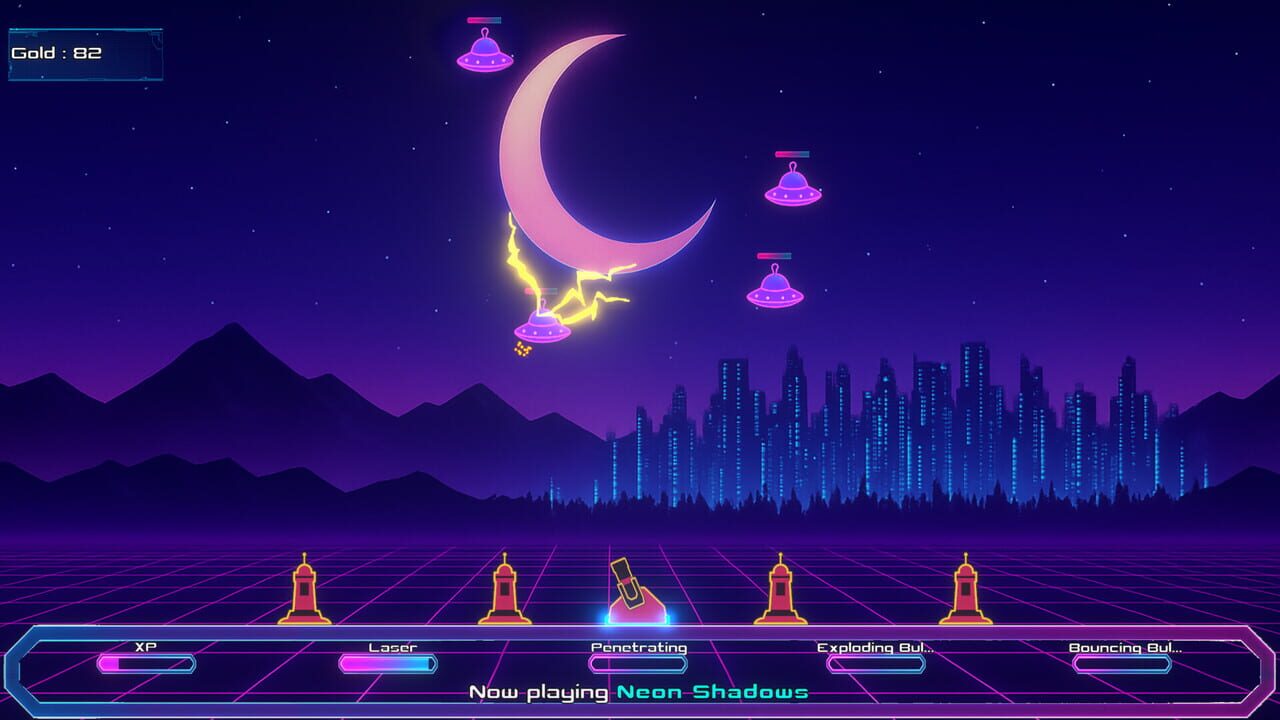Click the Neon Shadows track name

[x=712, y=691]
